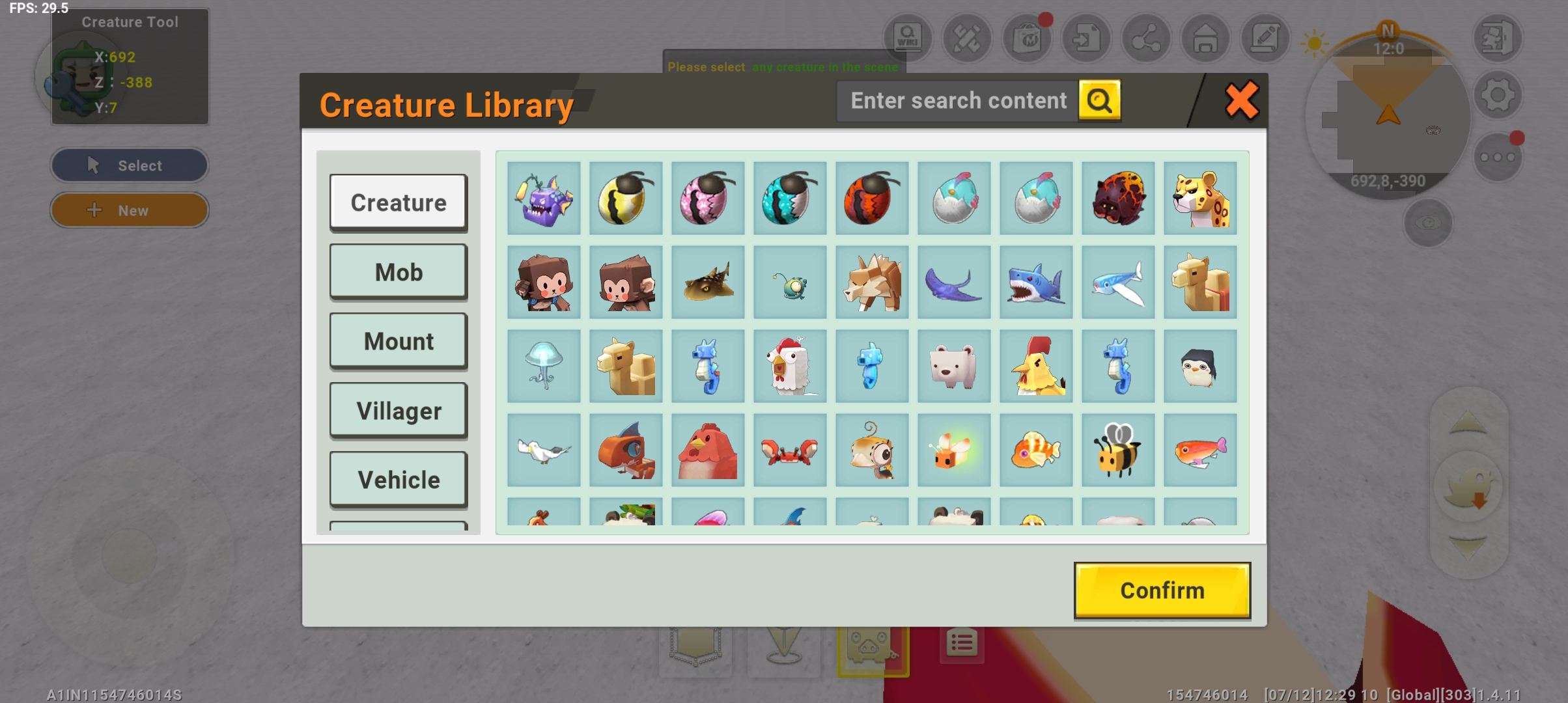Show the Vehicle category
The height and width of the screenshot is (703, 1568).
[399, 480]
